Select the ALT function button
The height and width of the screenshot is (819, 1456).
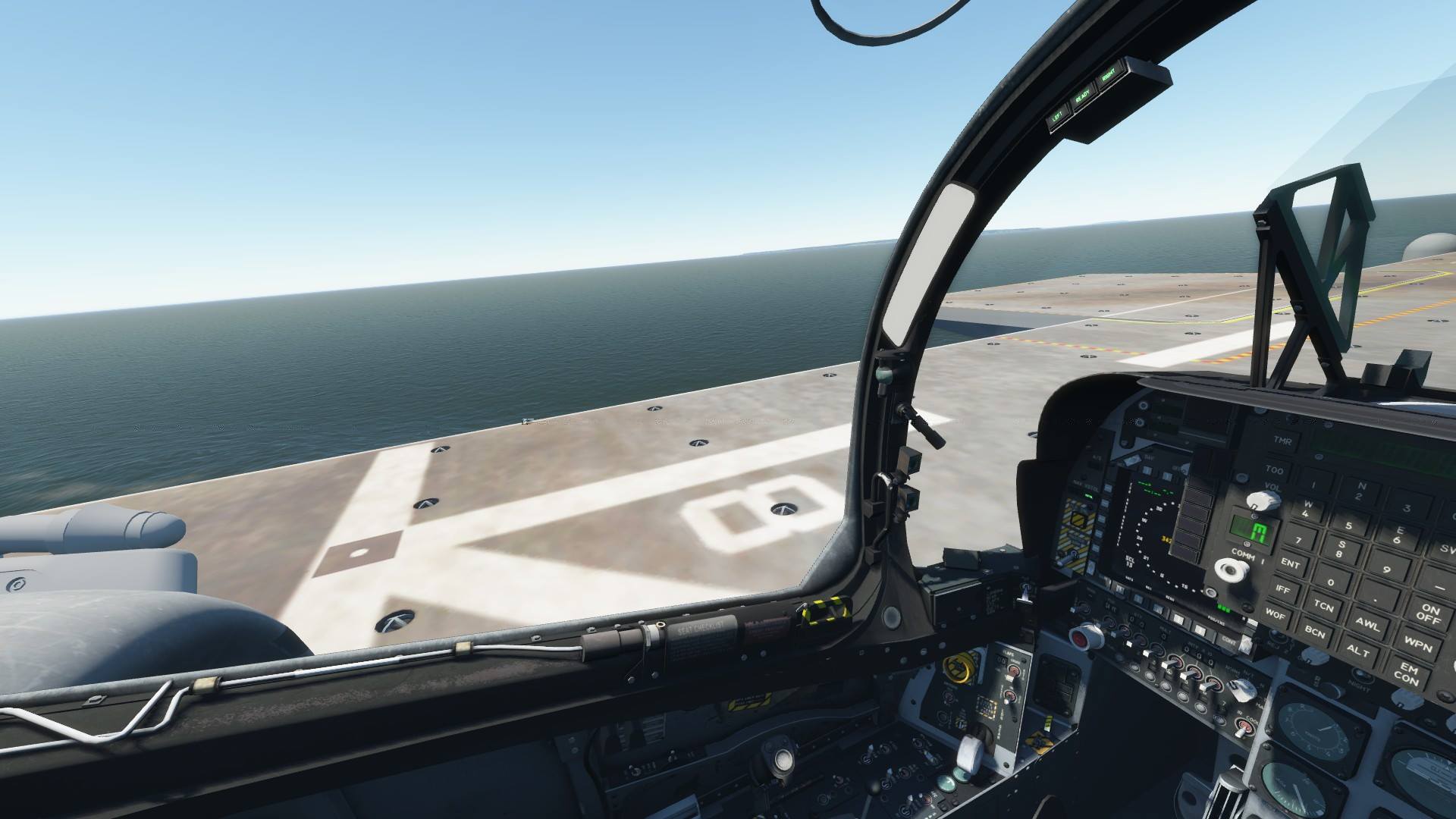[x=1358, y=651]
